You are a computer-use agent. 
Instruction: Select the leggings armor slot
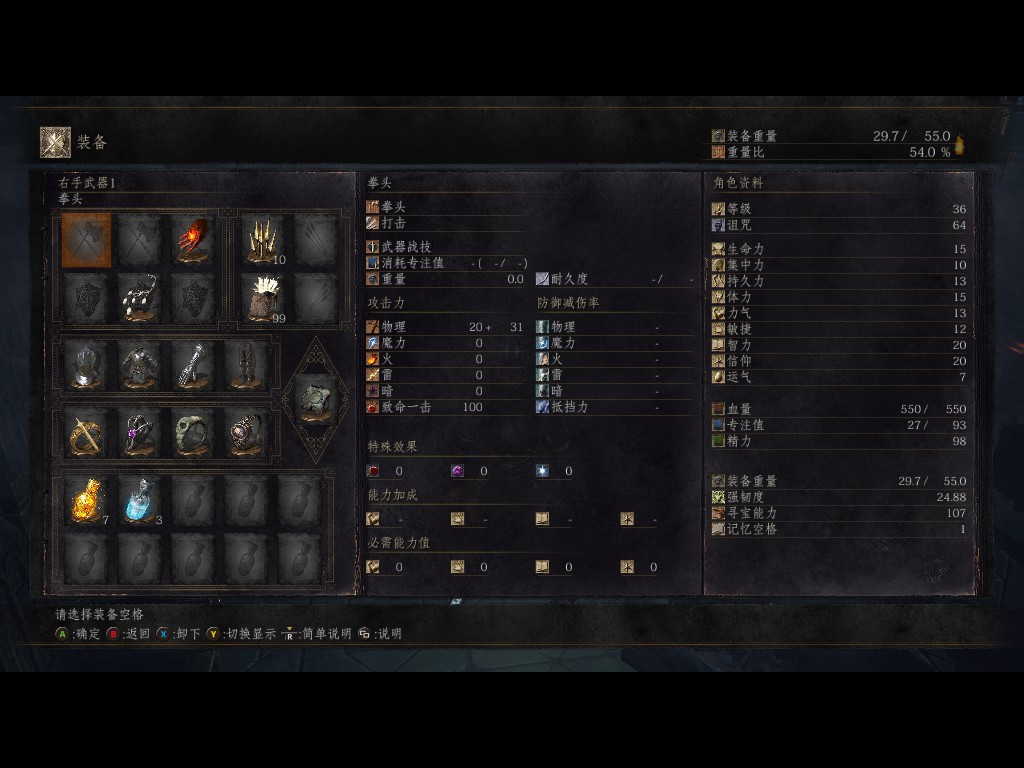[x=247, y=366]
